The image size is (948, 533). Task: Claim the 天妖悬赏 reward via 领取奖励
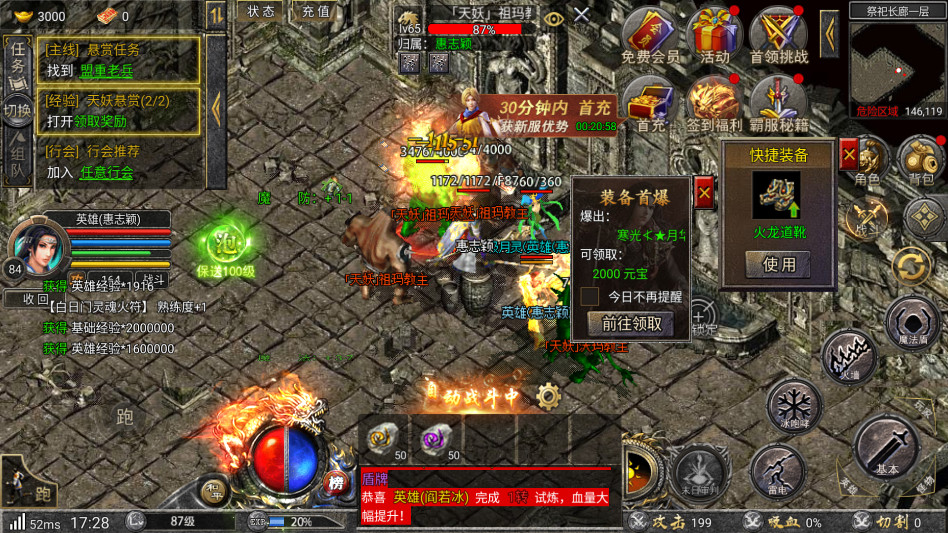(100, 121)
